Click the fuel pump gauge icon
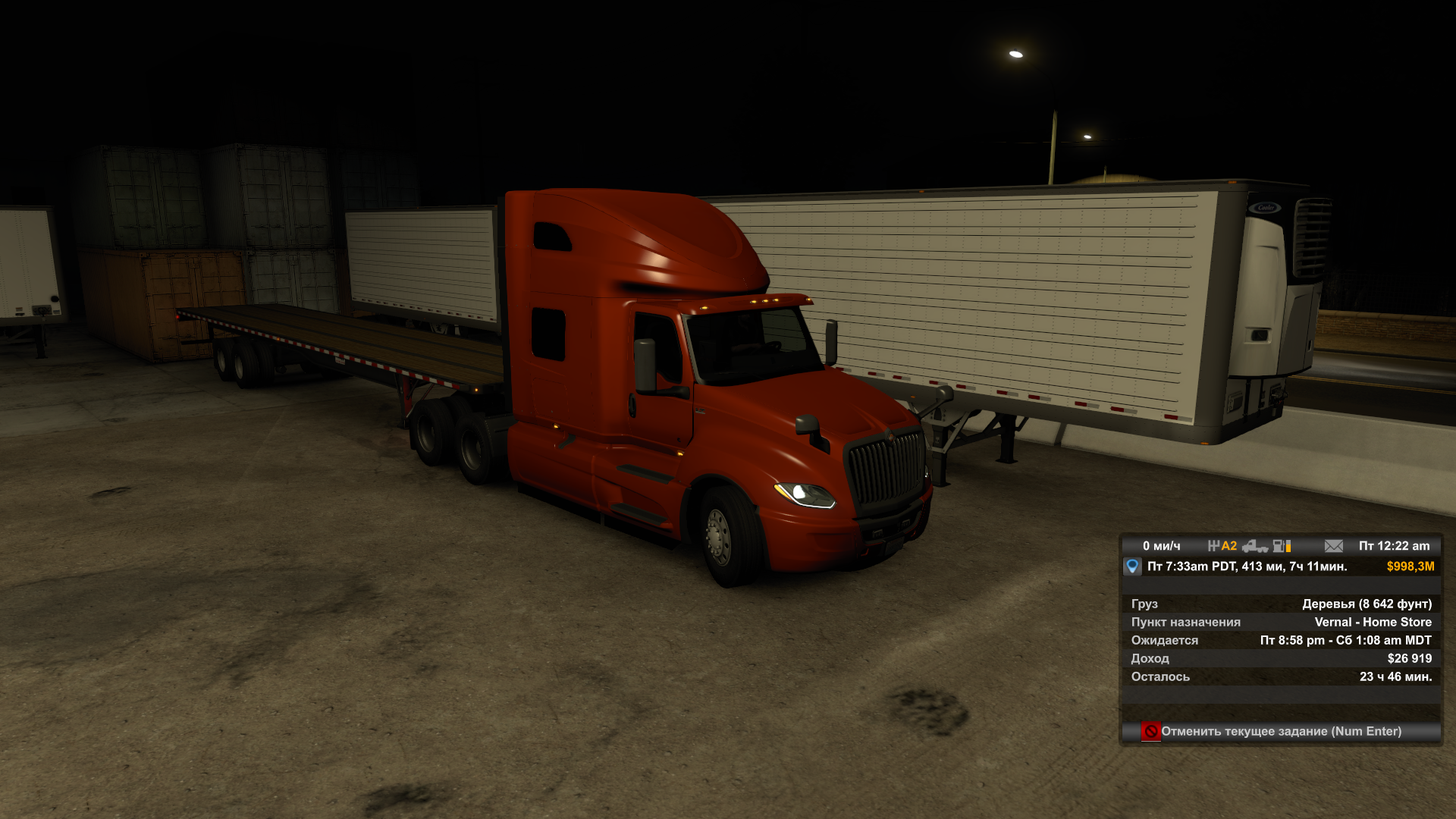 click(x=1282, y=546)
